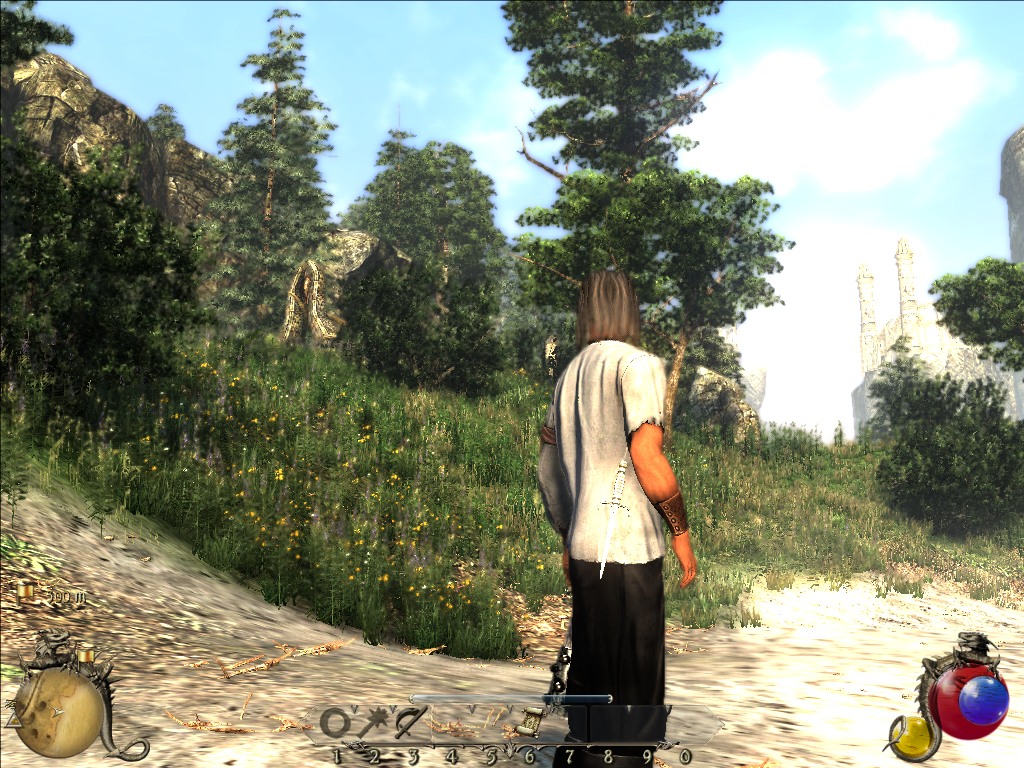The height and width of the screenshot is (768, 1024).
Task: Select the ring icon in hotbar slot 1
Action: (x=335, y=723)
